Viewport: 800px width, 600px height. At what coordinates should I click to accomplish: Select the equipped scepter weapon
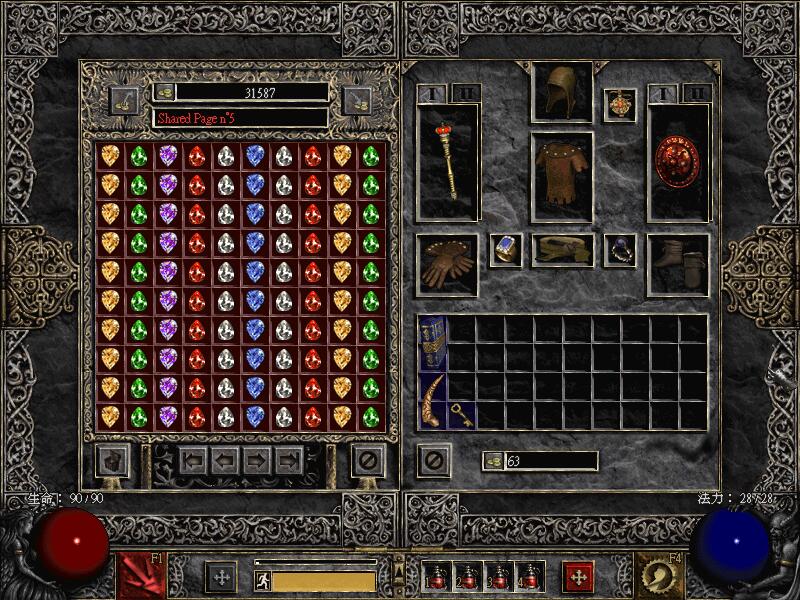(447, 160)
